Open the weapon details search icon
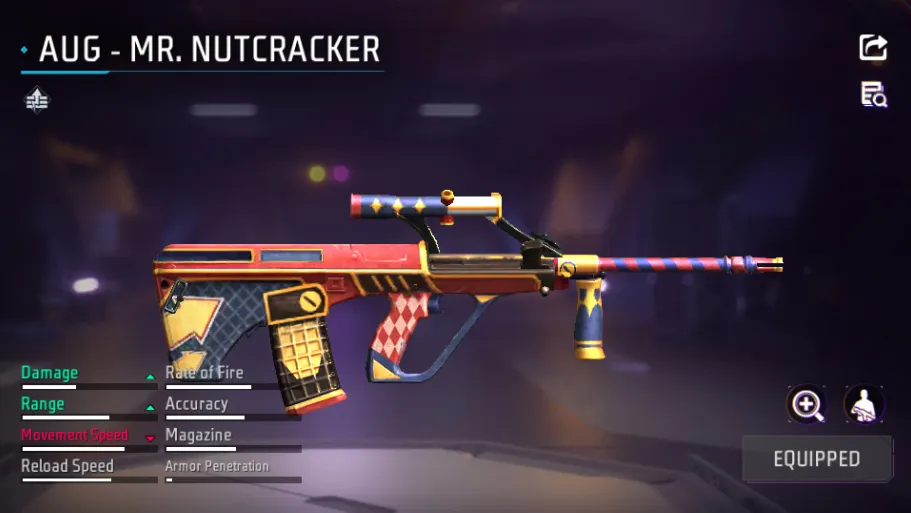This screenshot has height=513, width=911. click(873, 95)
